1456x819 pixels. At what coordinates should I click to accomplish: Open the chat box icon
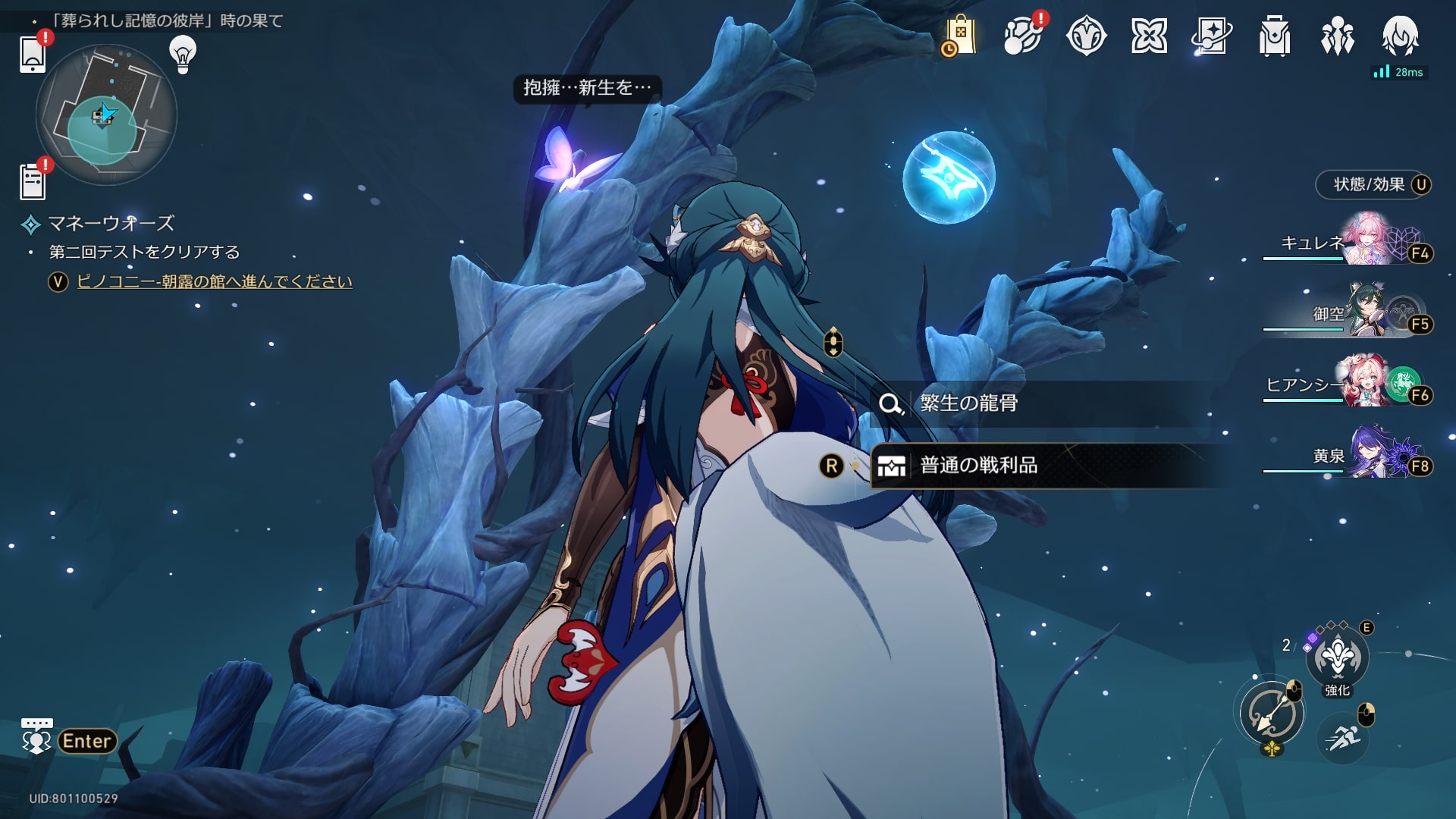36,736
